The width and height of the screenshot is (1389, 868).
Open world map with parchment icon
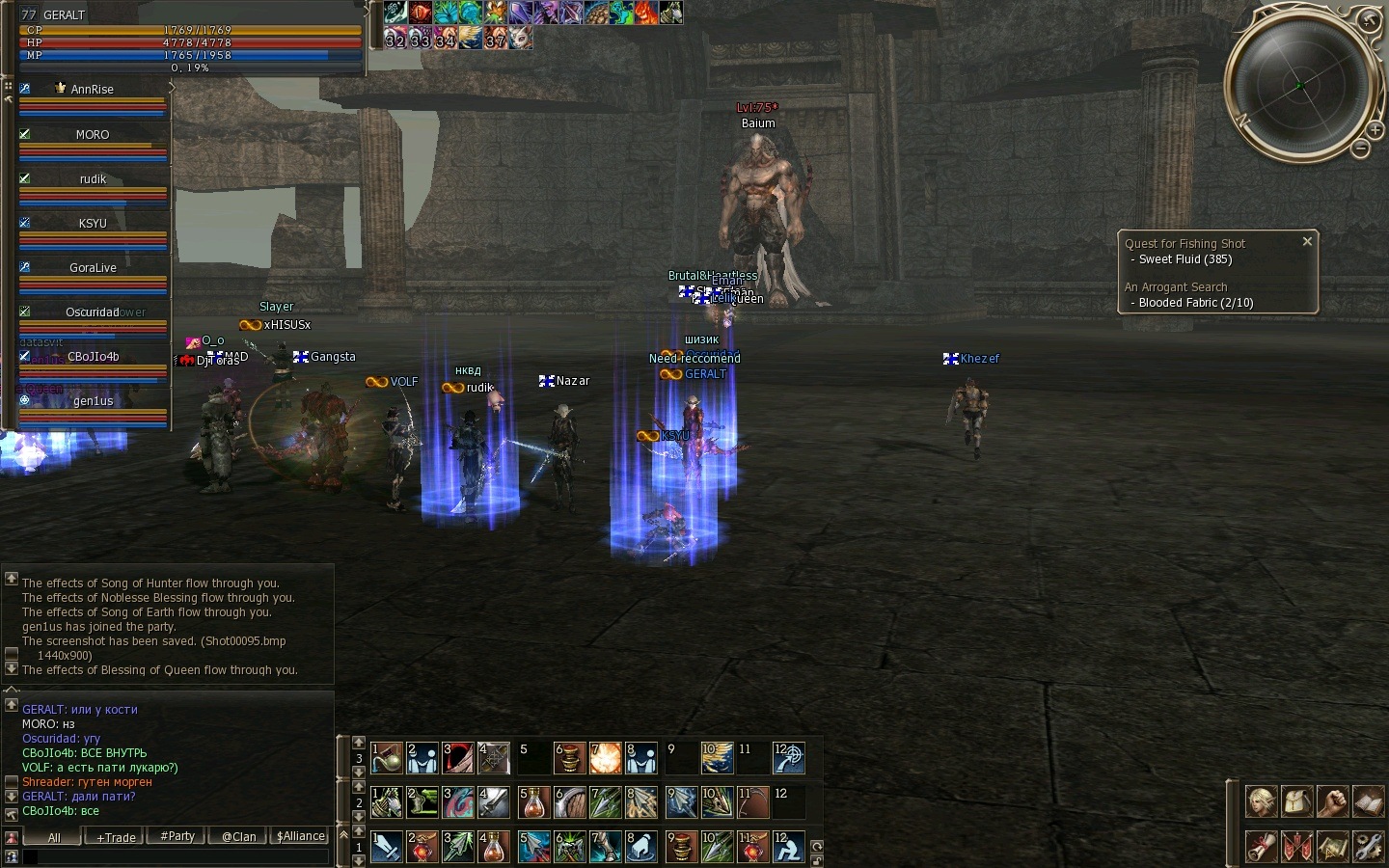pyautogui.click(x=1333, y=846)
